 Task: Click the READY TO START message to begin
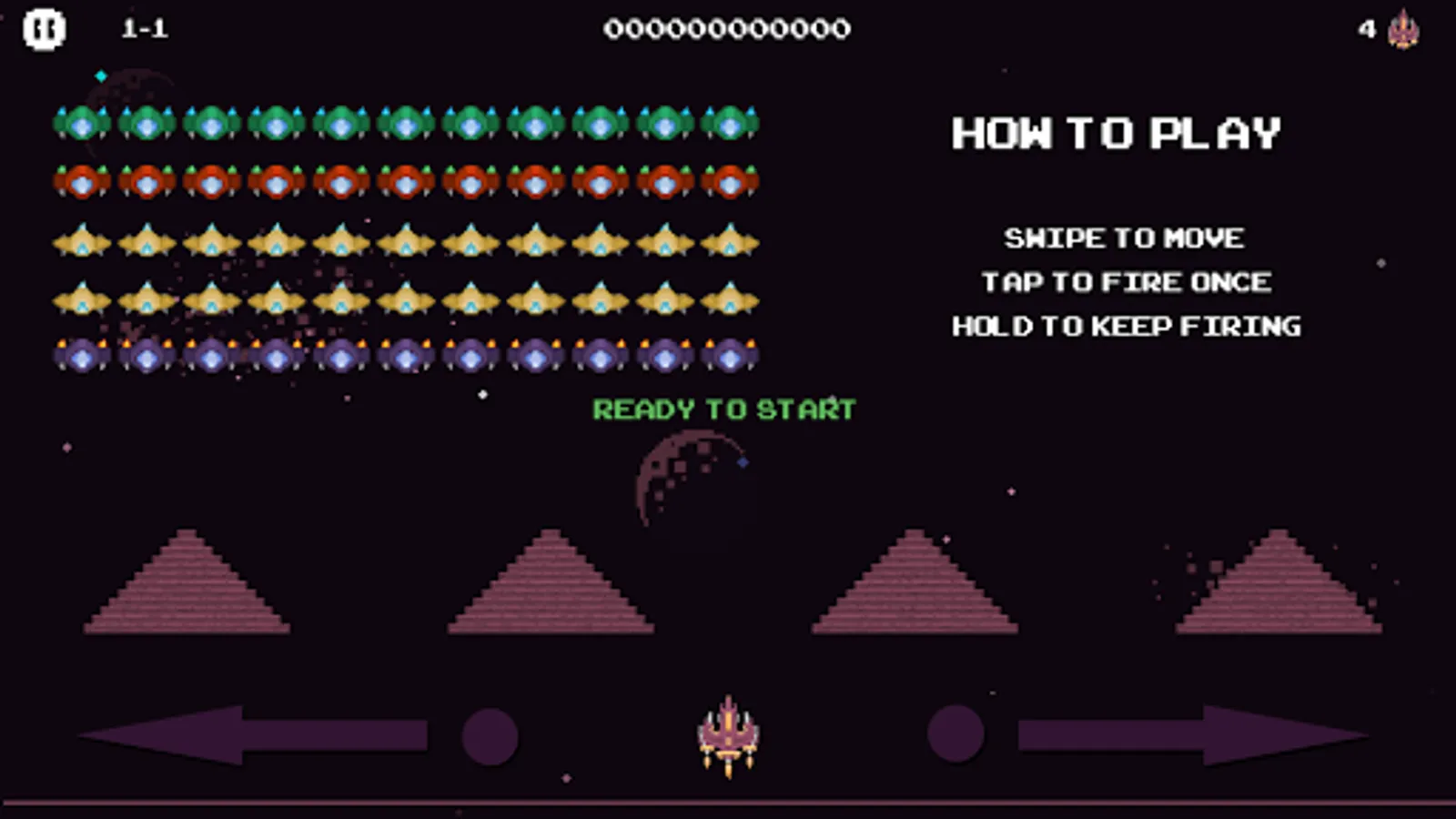[x=723, y=410]
